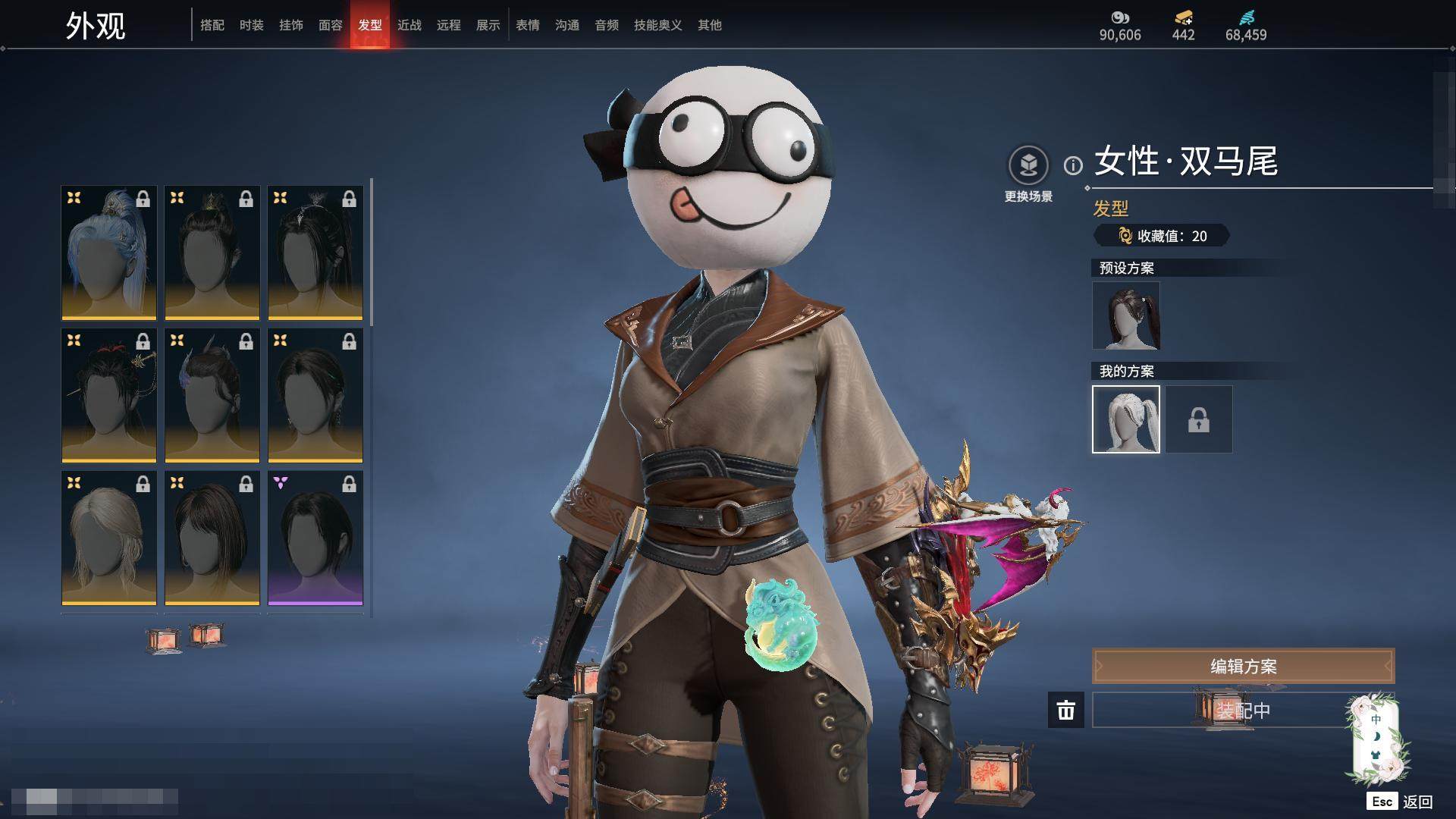Show the 远程 ranged tab
This screenshot has height=819, width=1456.
(449, 25)
